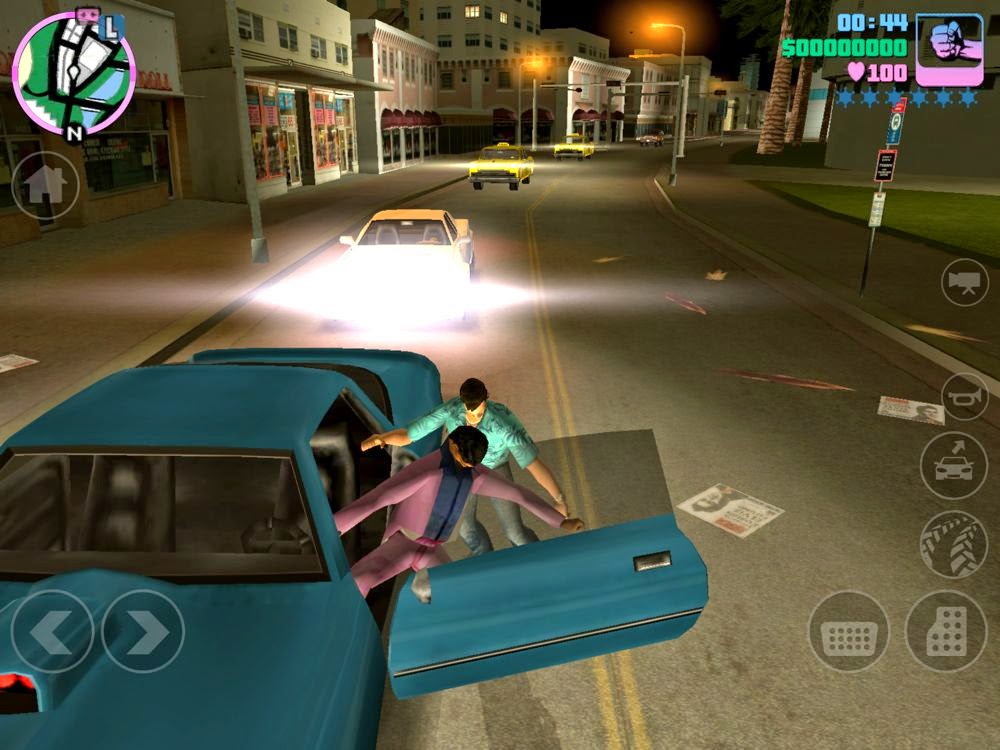Viewport: 1000px width, 750px height.
Task: Steer left with the left arrow button
Action: point(52,631)
